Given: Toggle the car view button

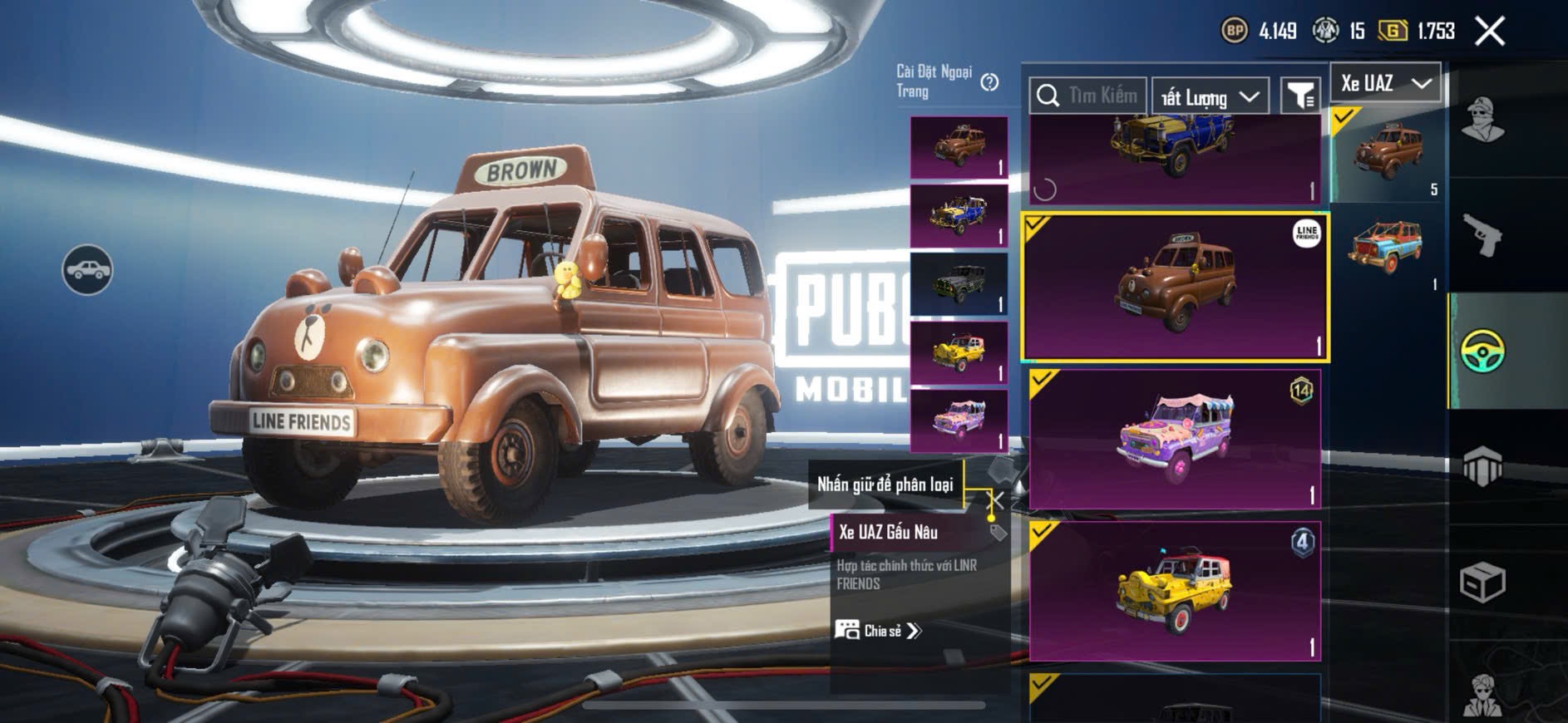Looking at the screenshot, I should [87, 270].
